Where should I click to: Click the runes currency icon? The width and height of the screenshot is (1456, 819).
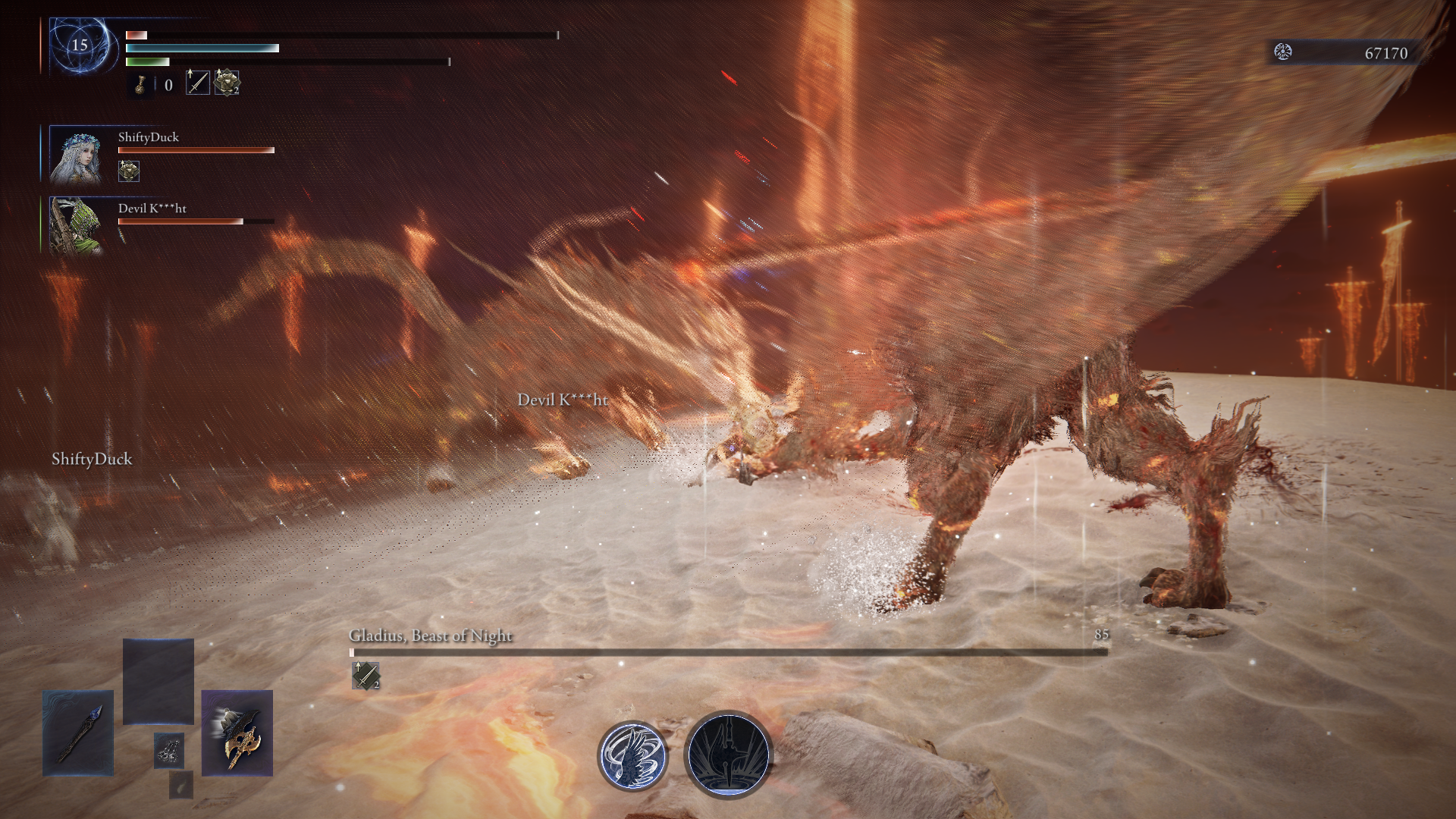(1283, 52)
